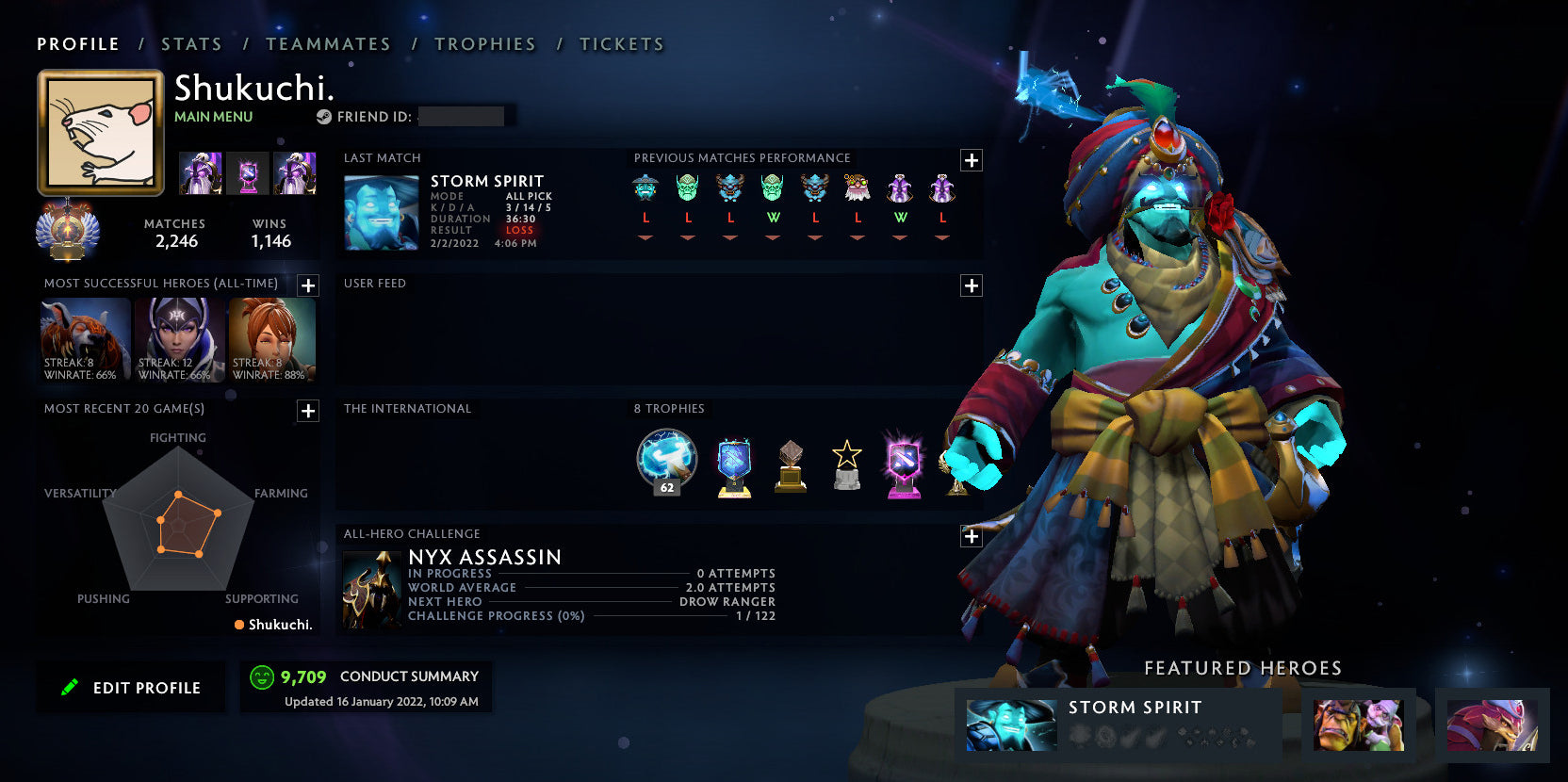Open the STATS tab
1568x782 pixels.
pos(191,43)
